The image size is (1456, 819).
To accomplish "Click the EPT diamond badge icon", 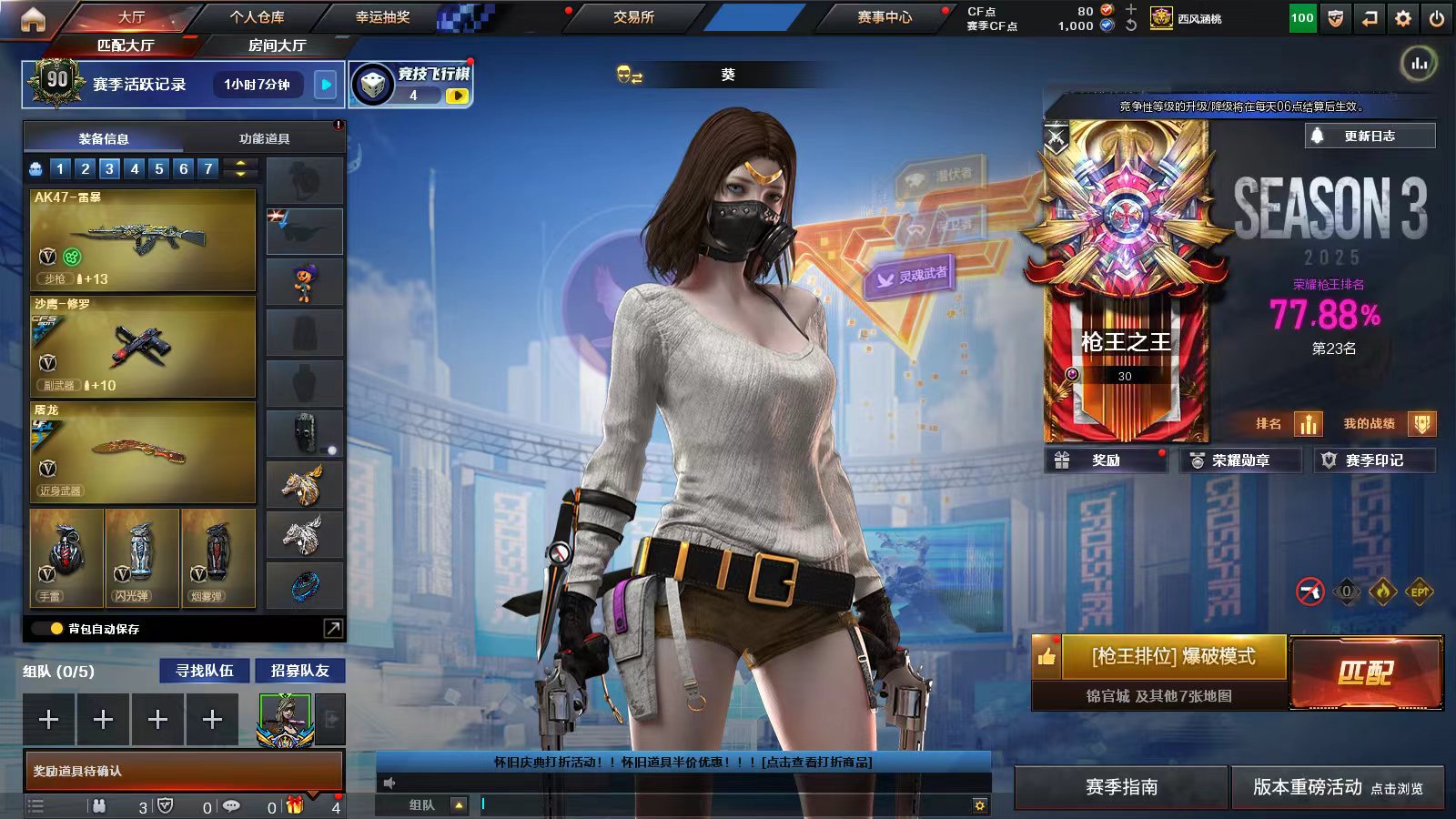I will pyautogui.click(x=1419, y=590).
